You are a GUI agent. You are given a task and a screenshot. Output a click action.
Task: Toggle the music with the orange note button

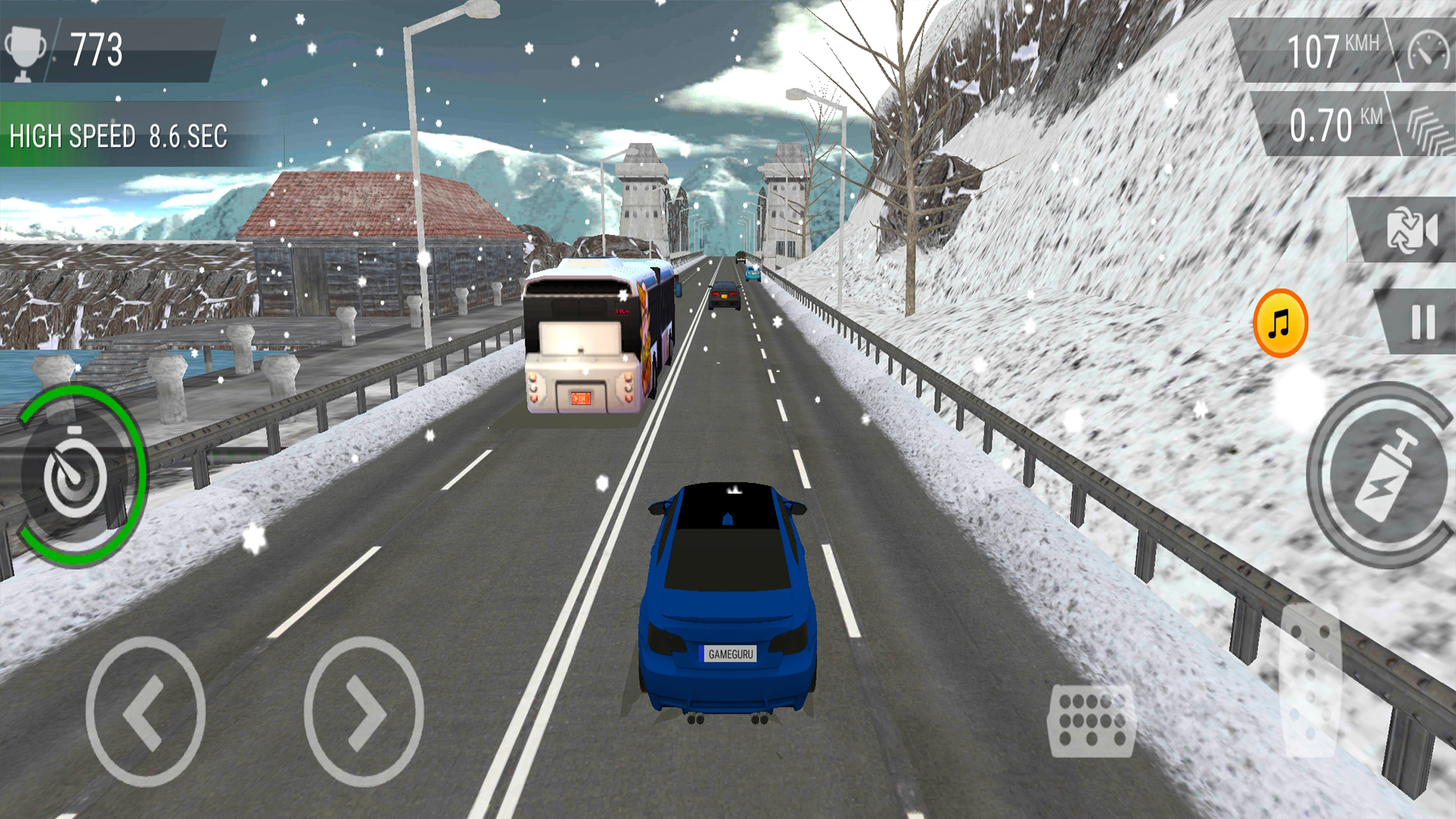coord(1280,322)
